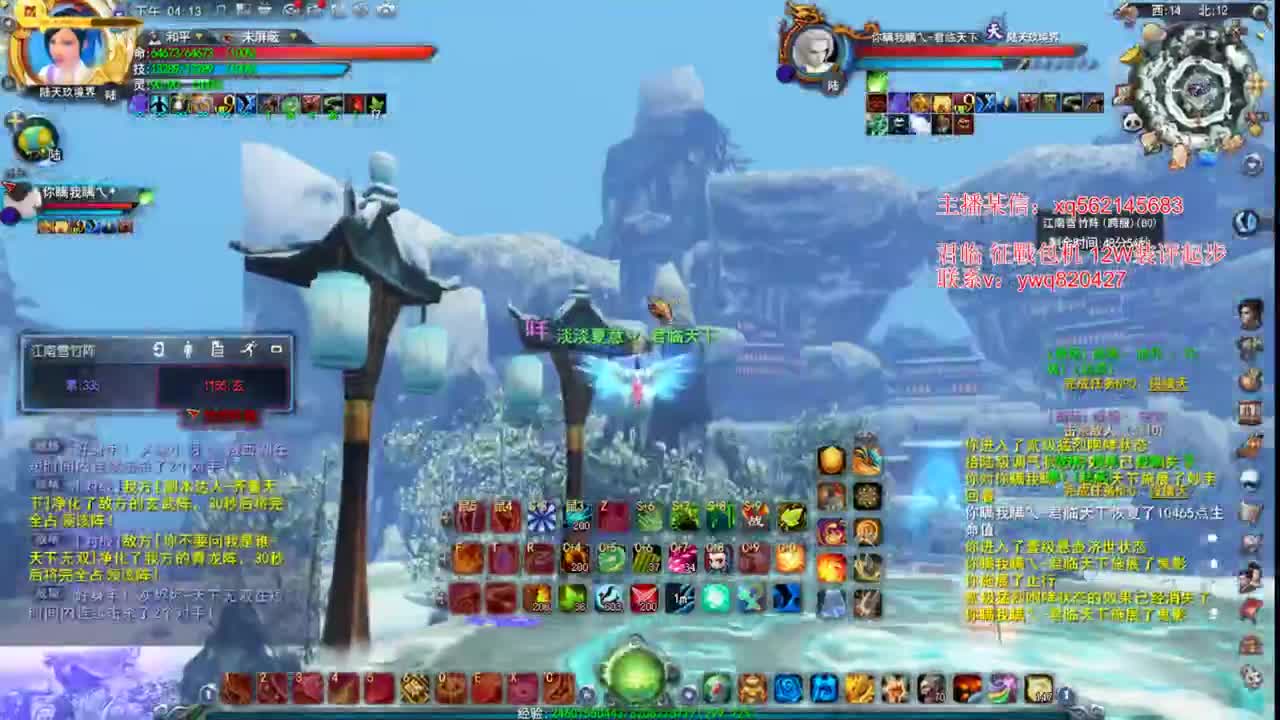Open the refresh icon in 江南雪竹阵 window
The image size is (1280, 720).
(159, 350)
